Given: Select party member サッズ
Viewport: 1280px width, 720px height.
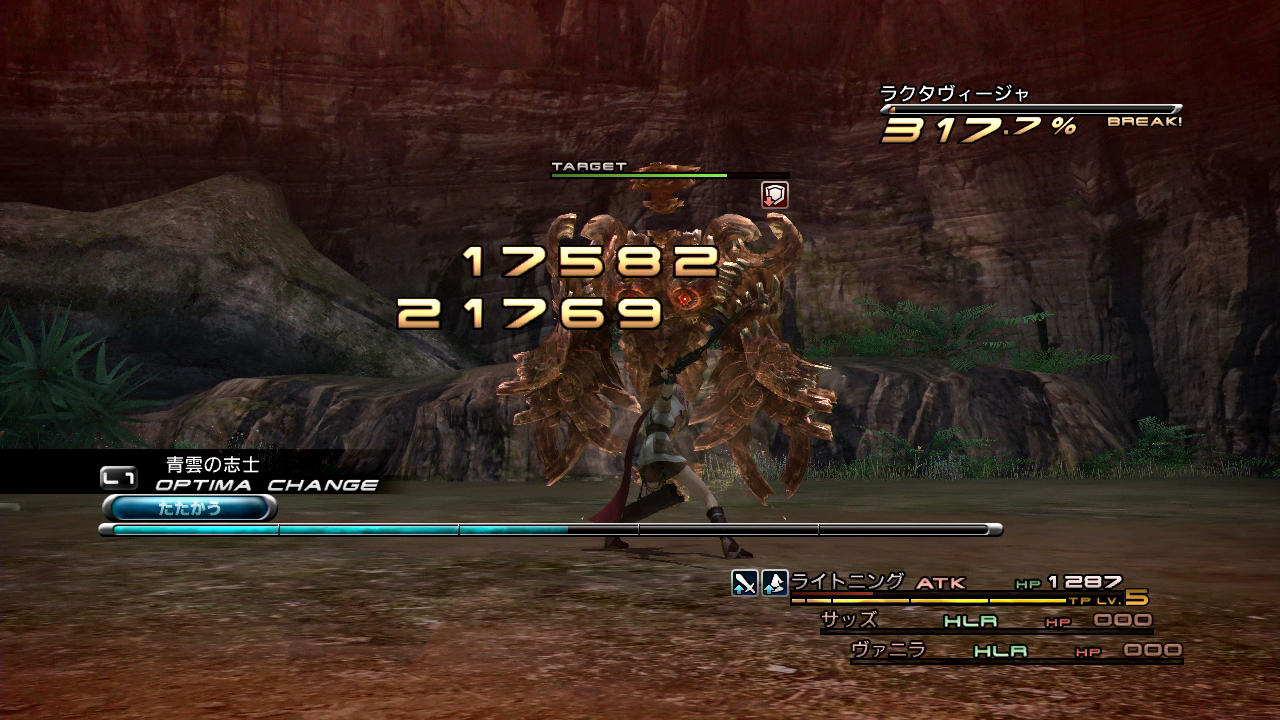Looking at the screenshot, I should point(849,620).
